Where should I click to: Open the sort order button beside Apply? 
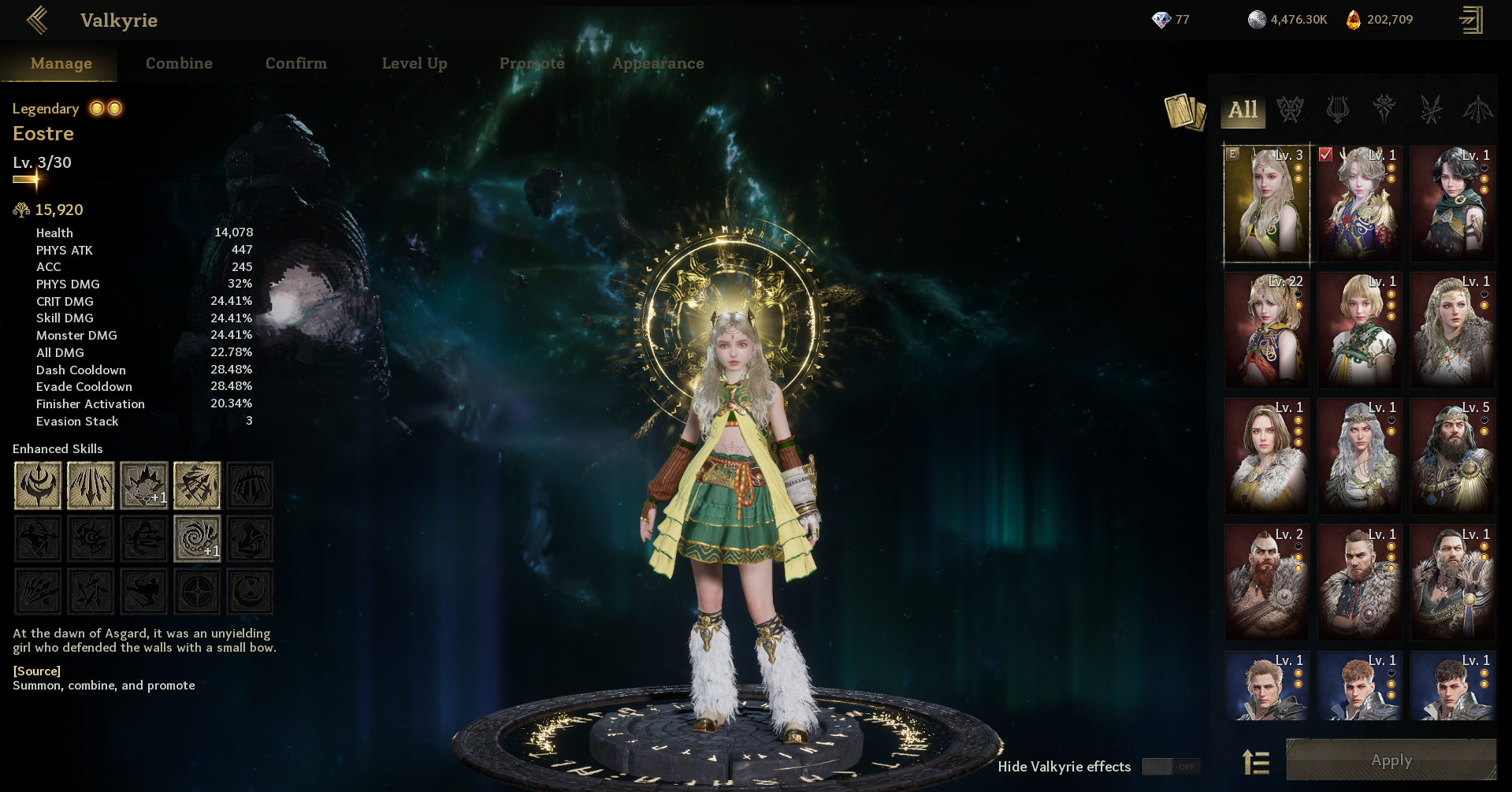tap(1256, 762)
